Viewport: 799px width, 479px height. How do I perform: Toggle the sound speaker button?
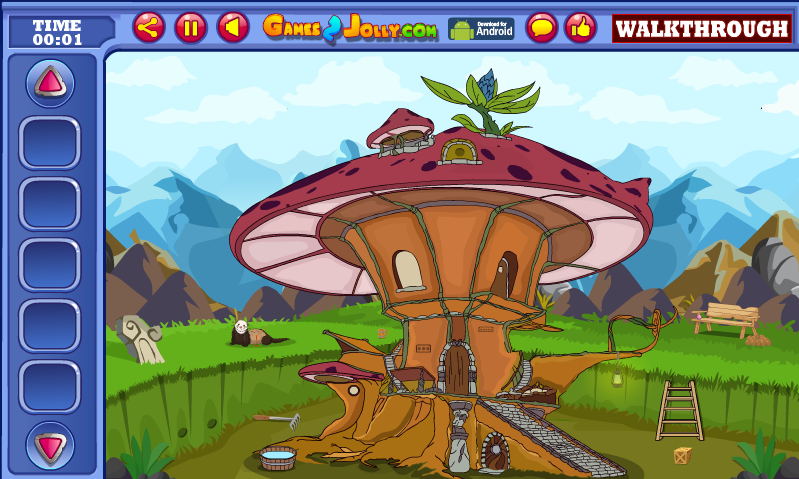(233, 27)
